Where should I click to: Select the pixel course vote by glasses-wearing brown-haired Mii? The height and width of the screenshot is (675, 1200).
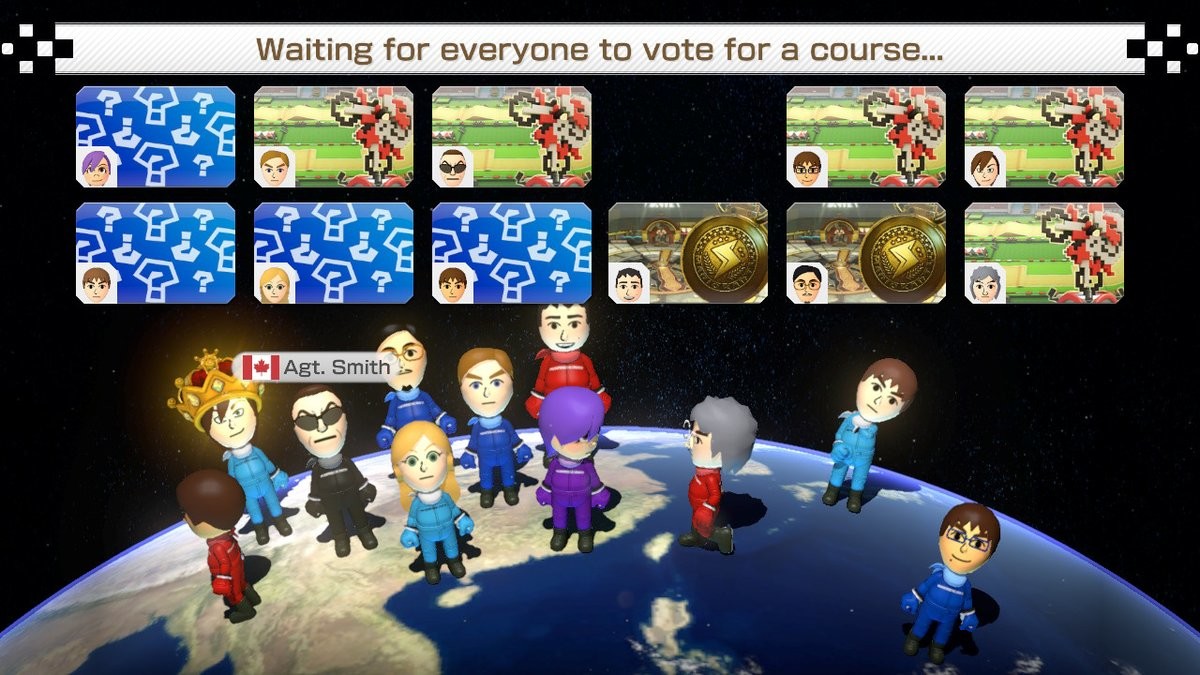(866, 137)
